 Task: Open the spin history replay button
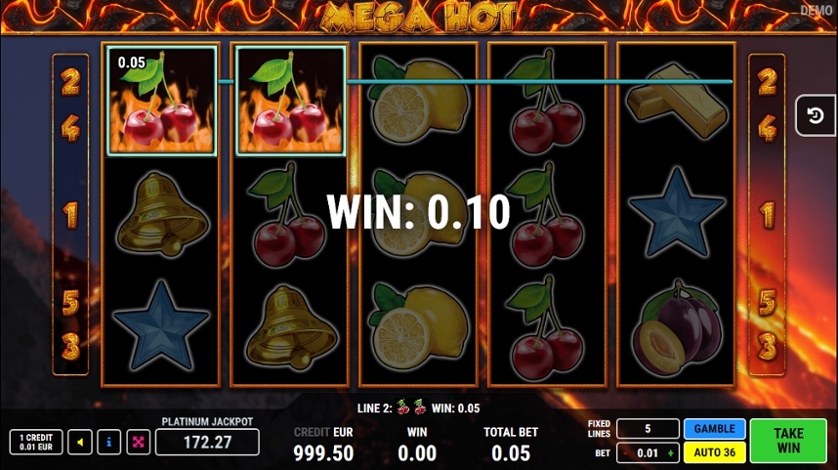(815, 116)
